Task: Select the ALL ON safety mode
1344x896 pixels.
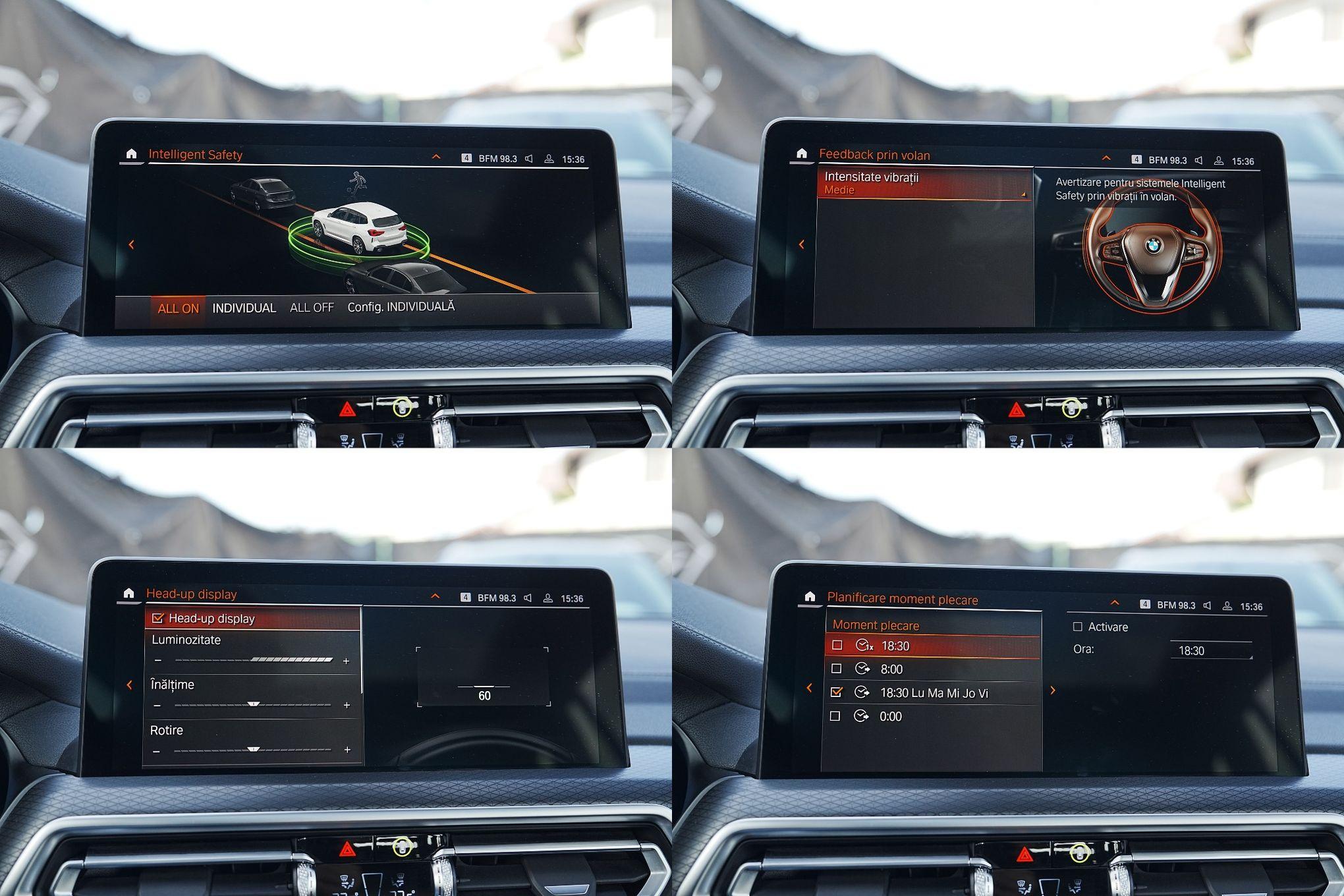Action: (178, 308)
